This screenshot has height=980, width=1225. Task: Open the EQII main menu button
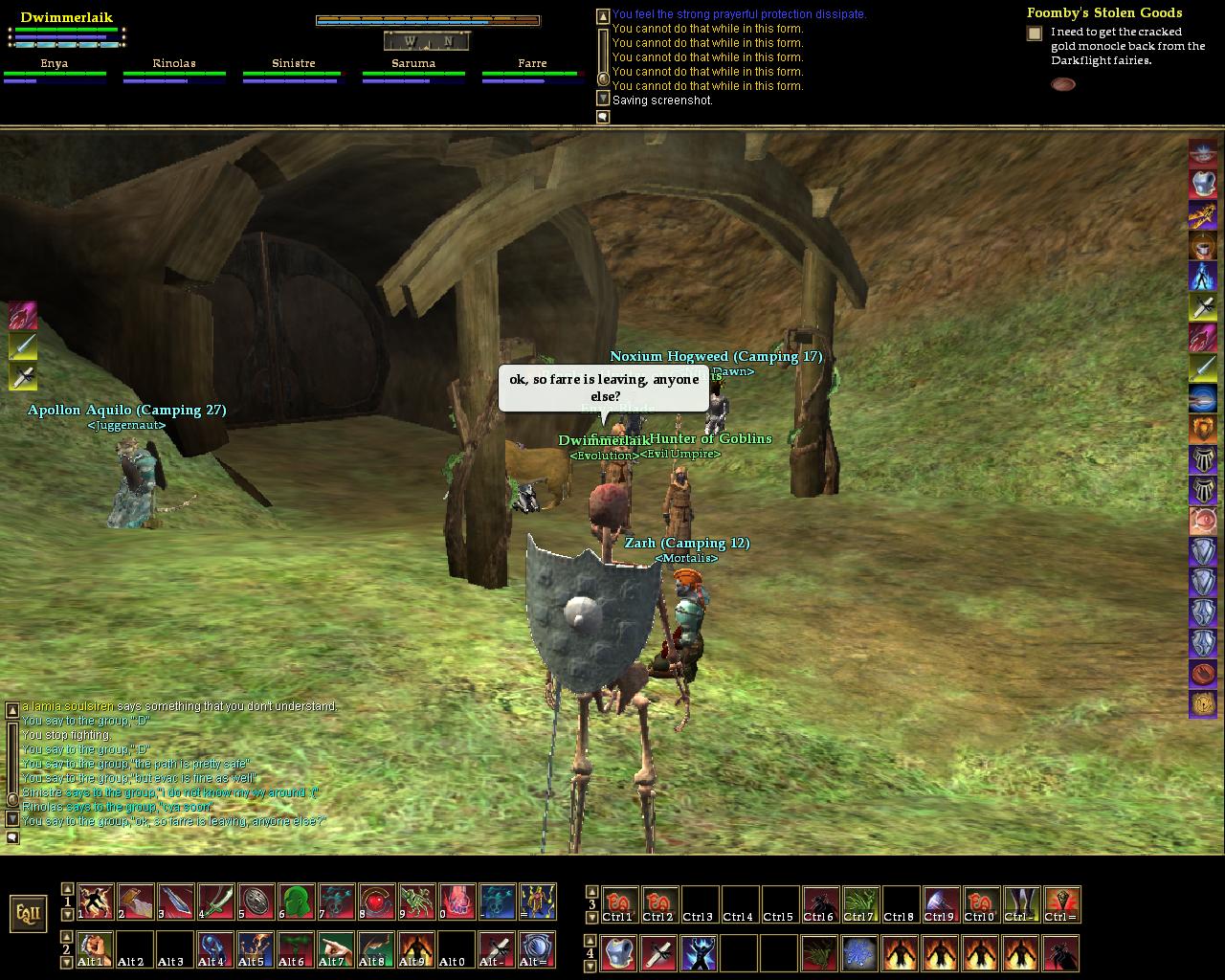point(28,913)
